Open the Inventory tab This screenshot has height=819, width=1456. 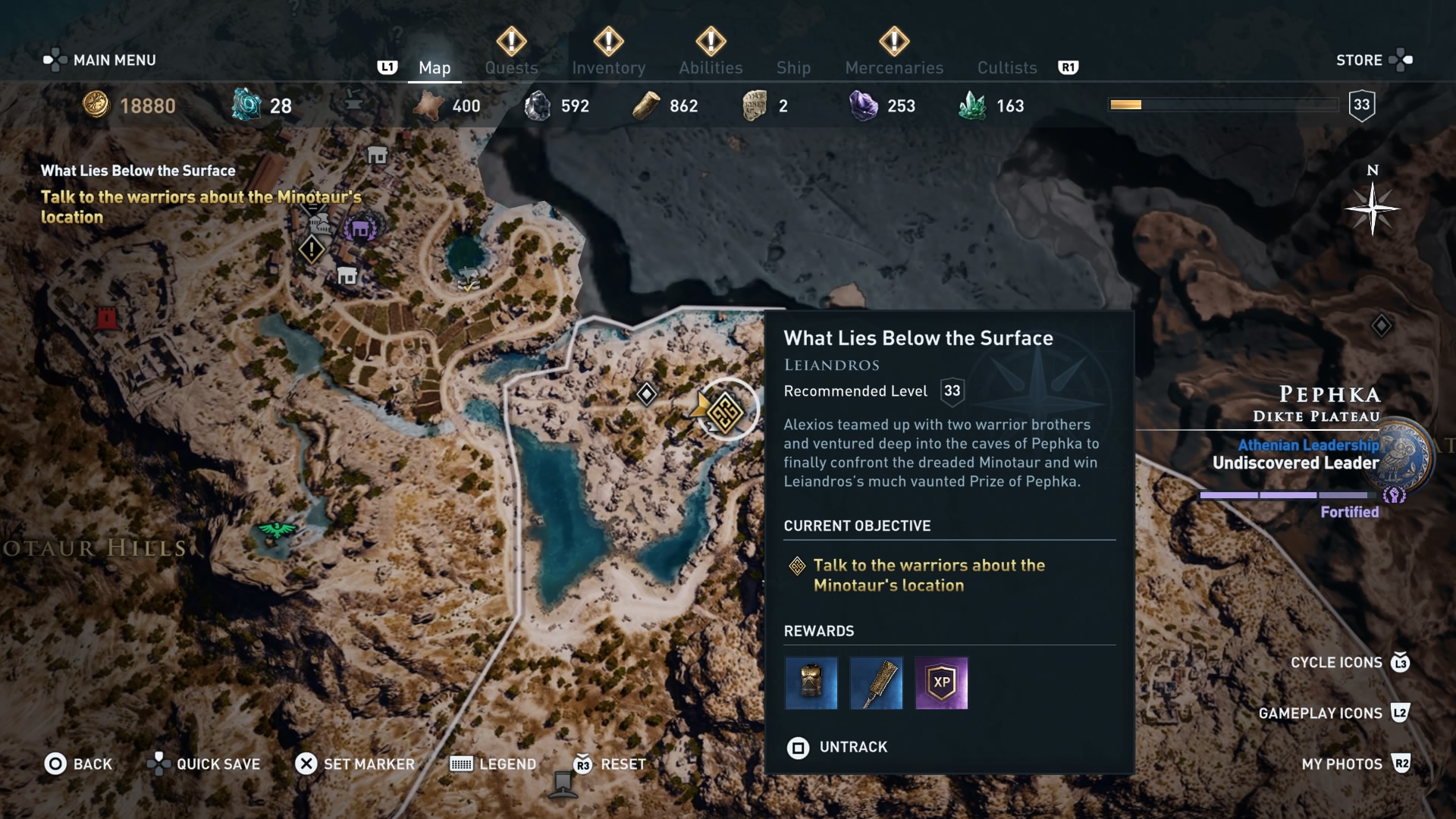click(608, 67)
